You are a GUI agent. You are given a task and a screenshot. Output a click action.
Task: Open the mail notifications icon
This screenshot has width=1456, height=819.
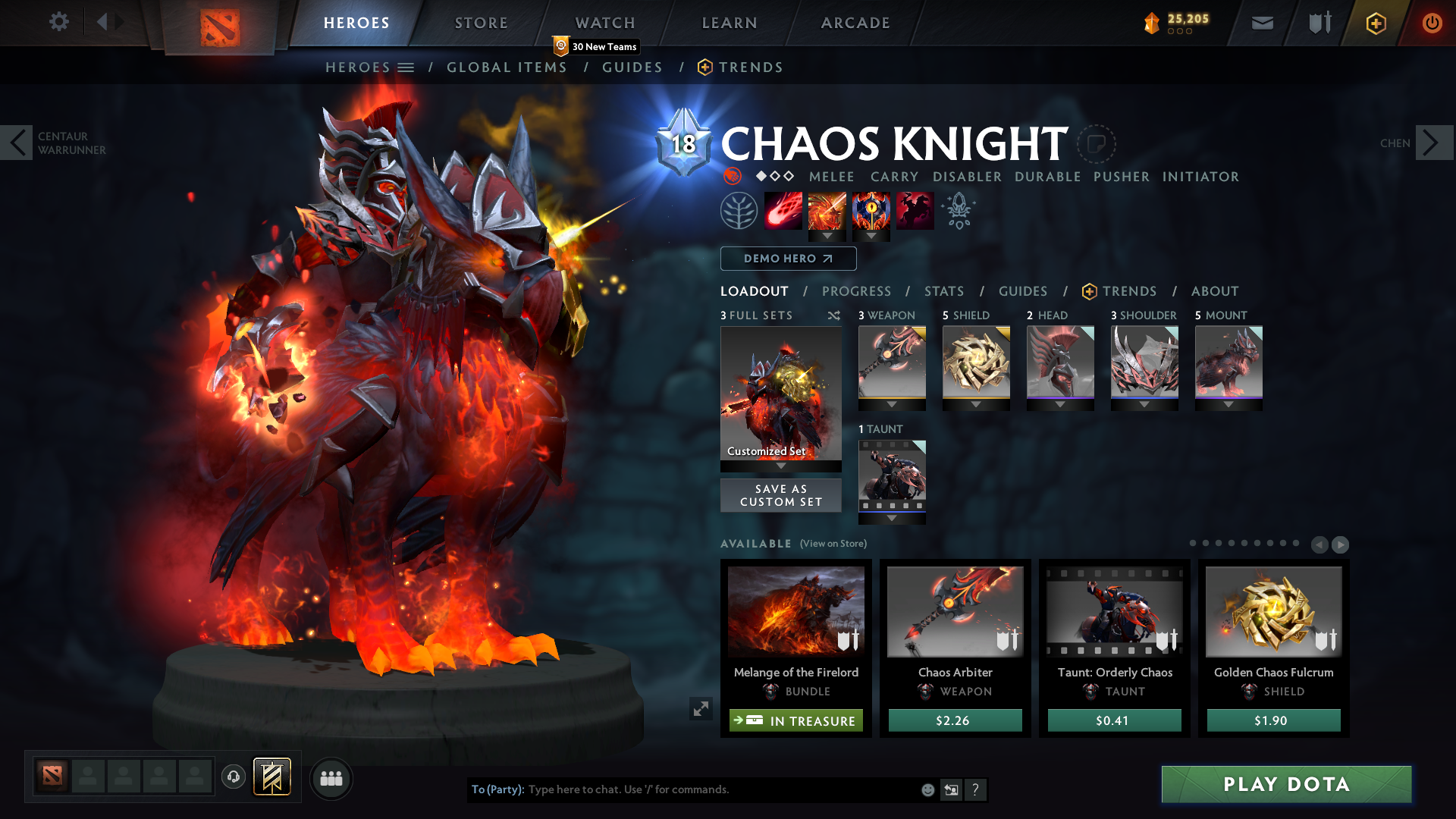click(x=1262, y=23)
